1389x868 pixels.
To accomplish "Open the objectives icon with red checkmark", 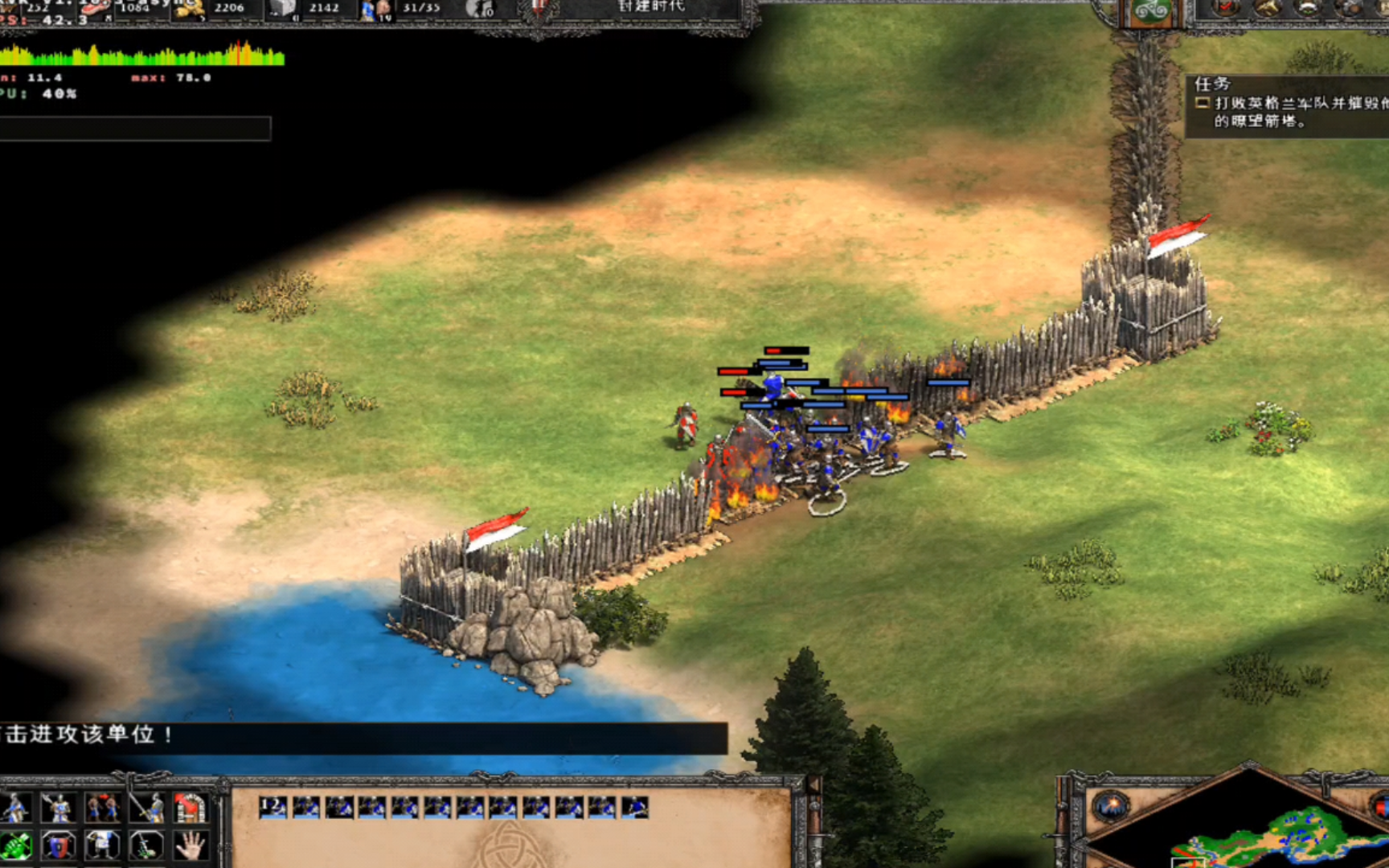I will click(x=1225, y=8).
